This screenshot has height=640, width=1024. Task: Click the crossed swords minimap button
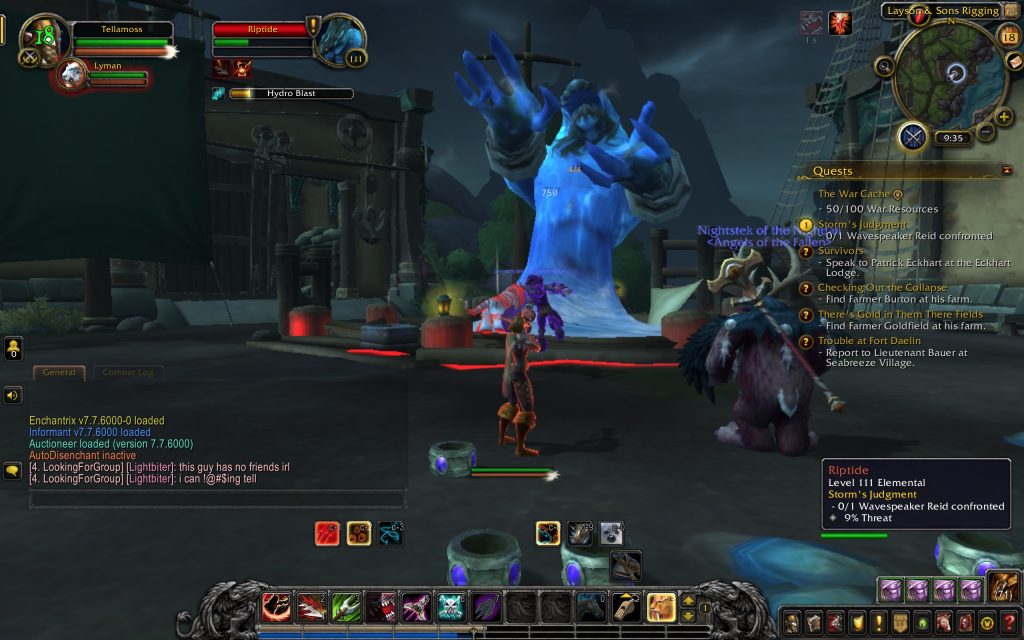click(x=912, y=136)
